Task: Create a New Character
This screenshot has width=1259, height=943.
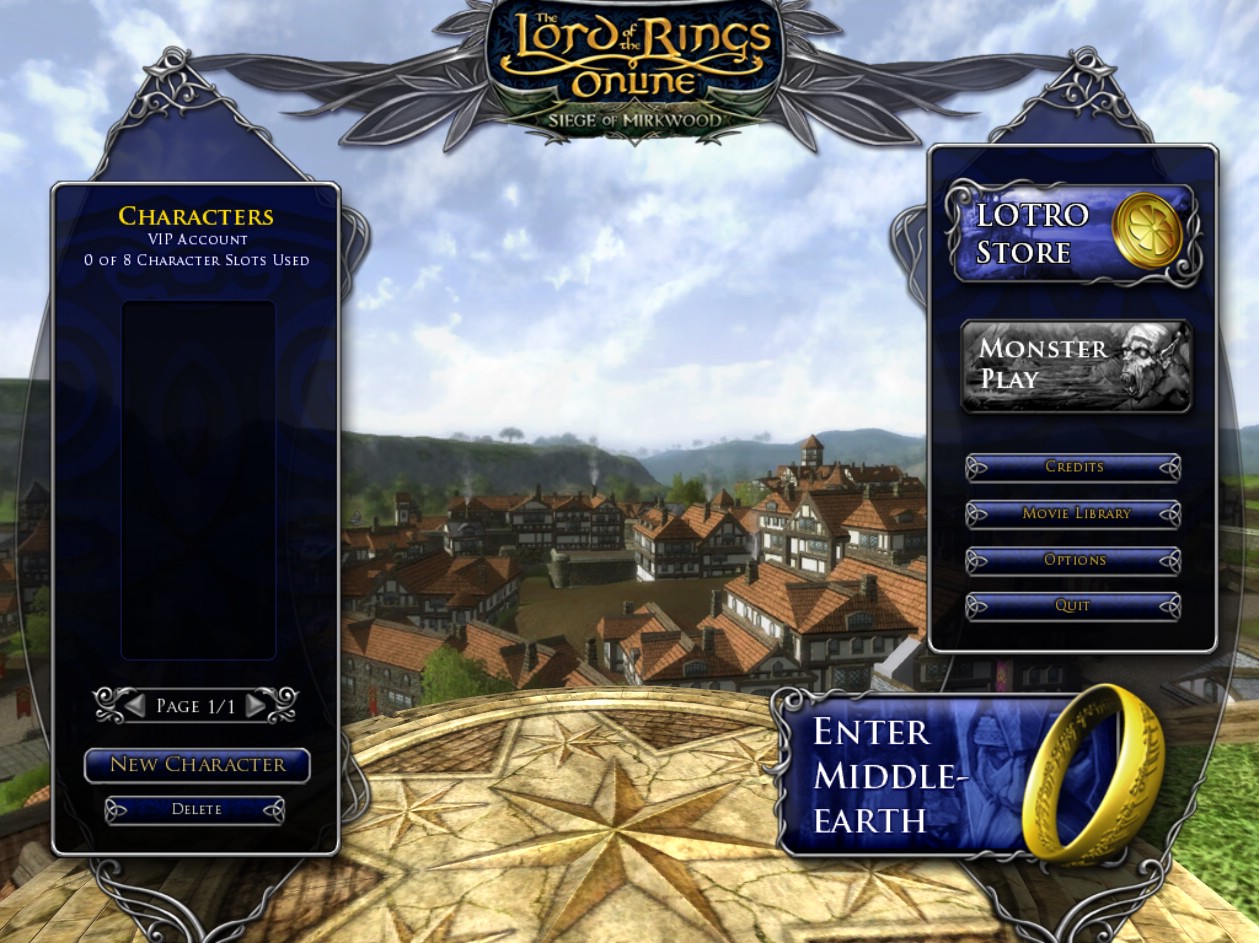Action: coord(197,765)
